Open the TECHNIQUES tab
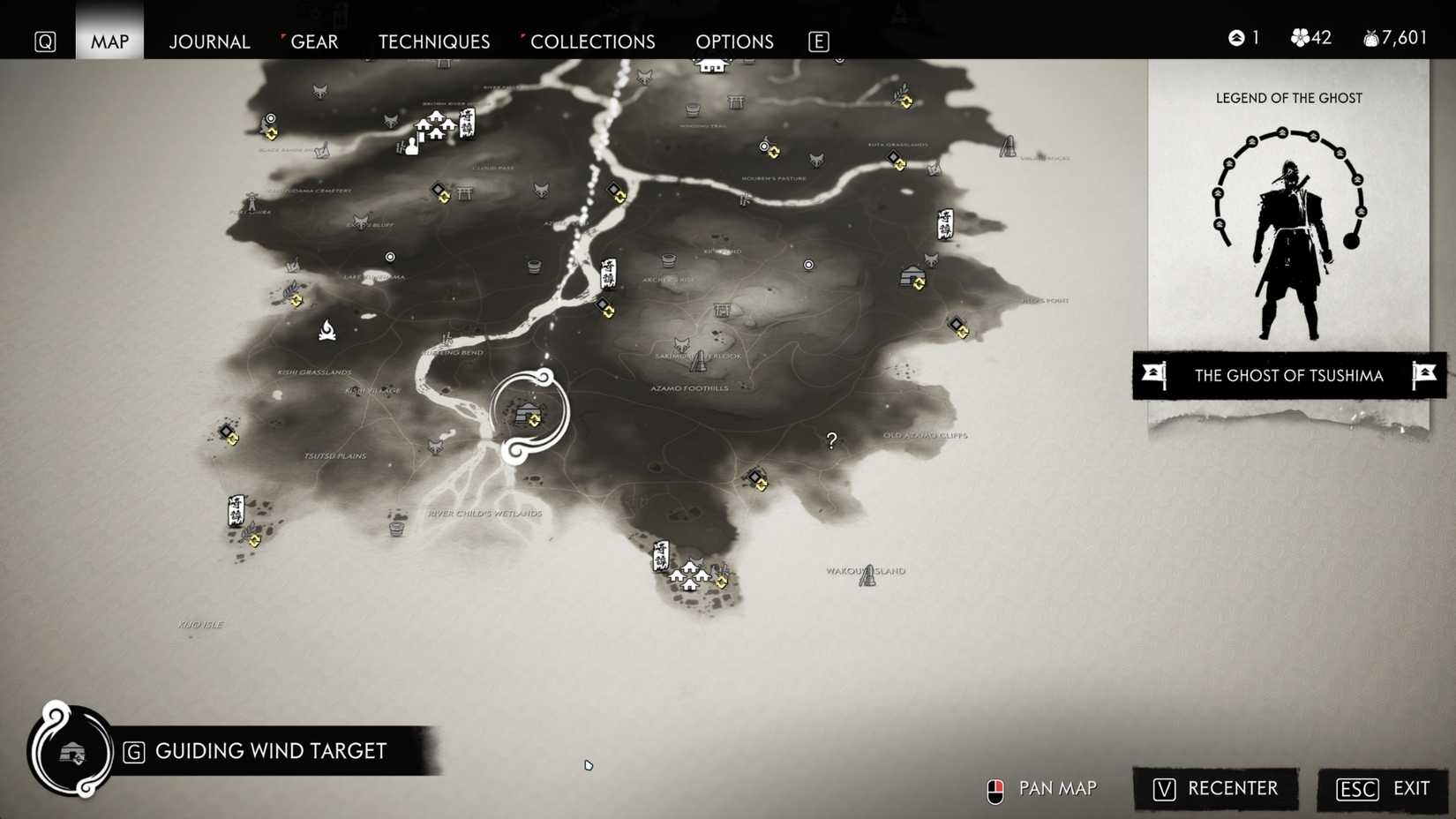The width and height of the screenshot is (1456, 819). [x=433, y=41]
